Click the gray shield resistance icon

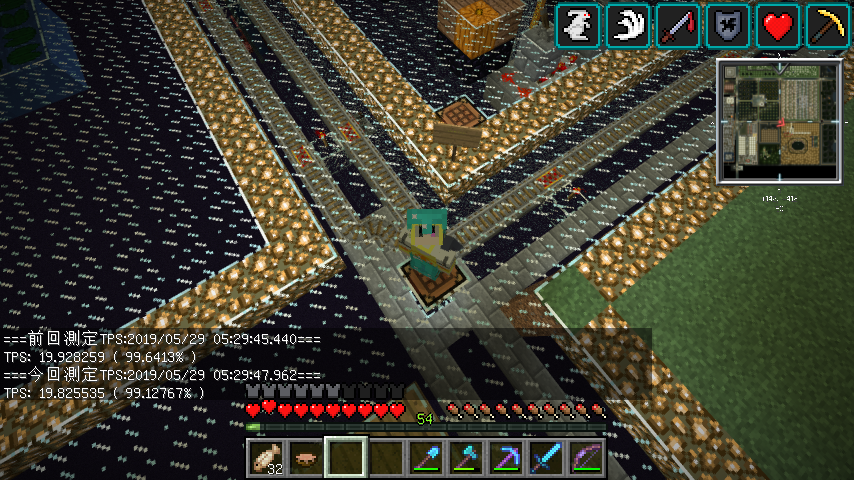pyautogui.click(x=728, y=26)
